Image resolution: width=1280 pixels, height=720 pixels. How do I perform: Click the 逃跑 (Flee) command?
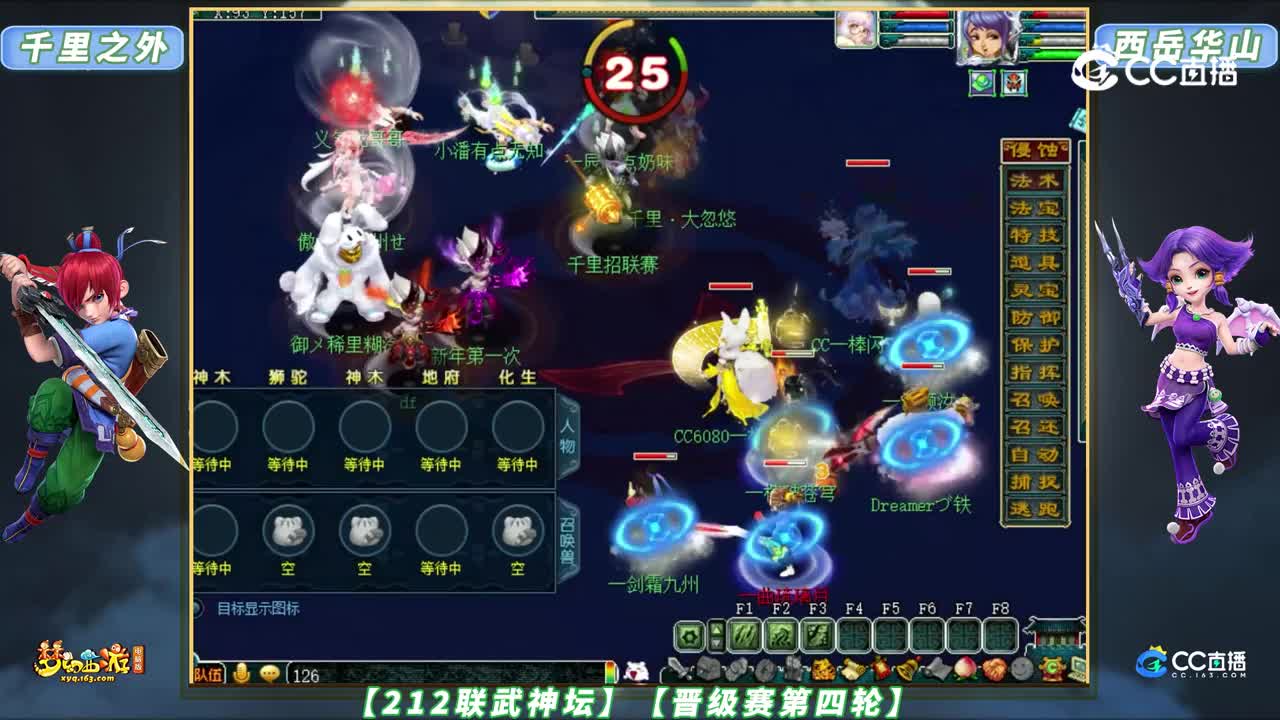1034,508
